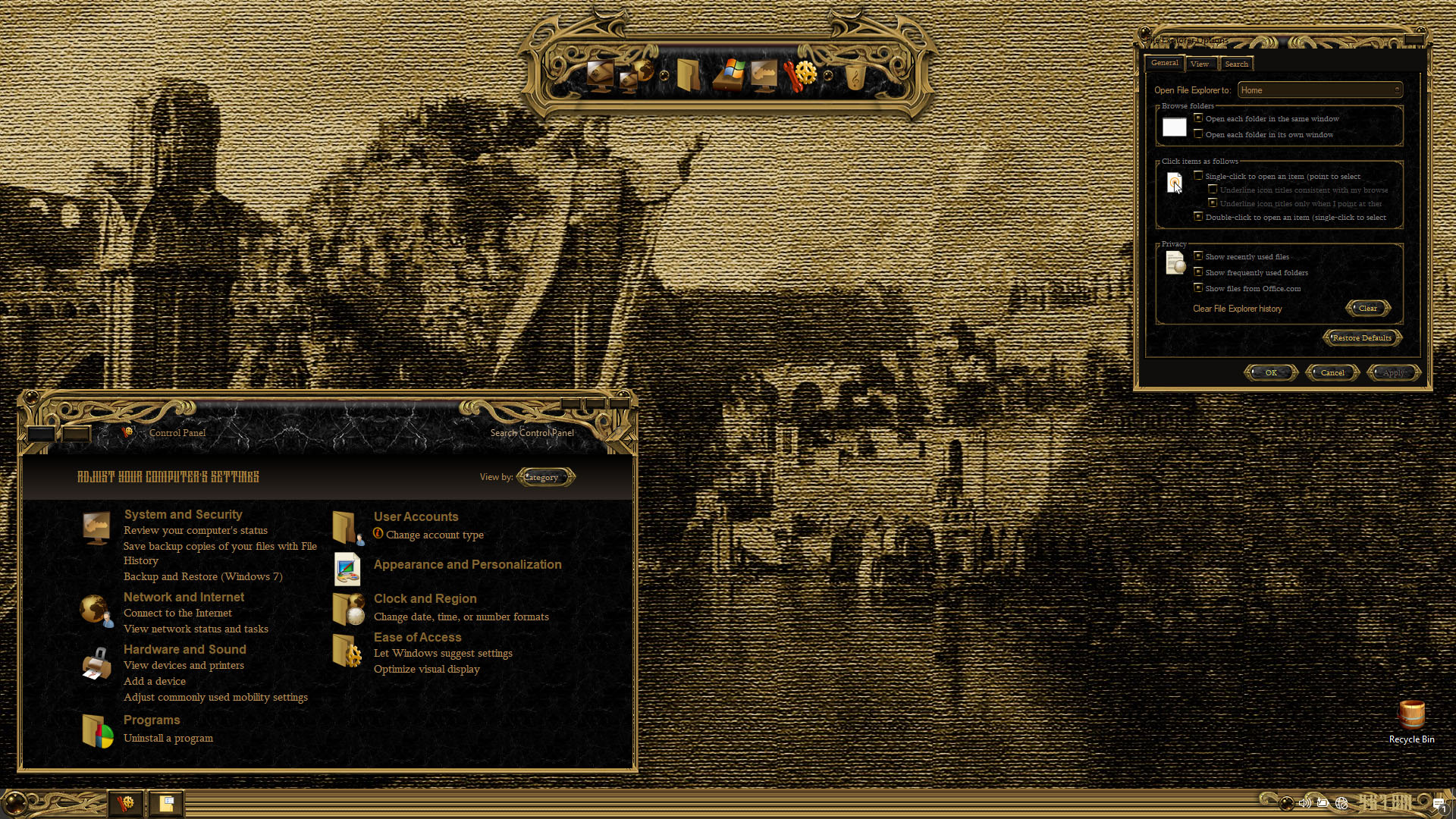Viewport: 1456px width, 819px height.
Task: Open Ease of Access category
Action: 417,637
